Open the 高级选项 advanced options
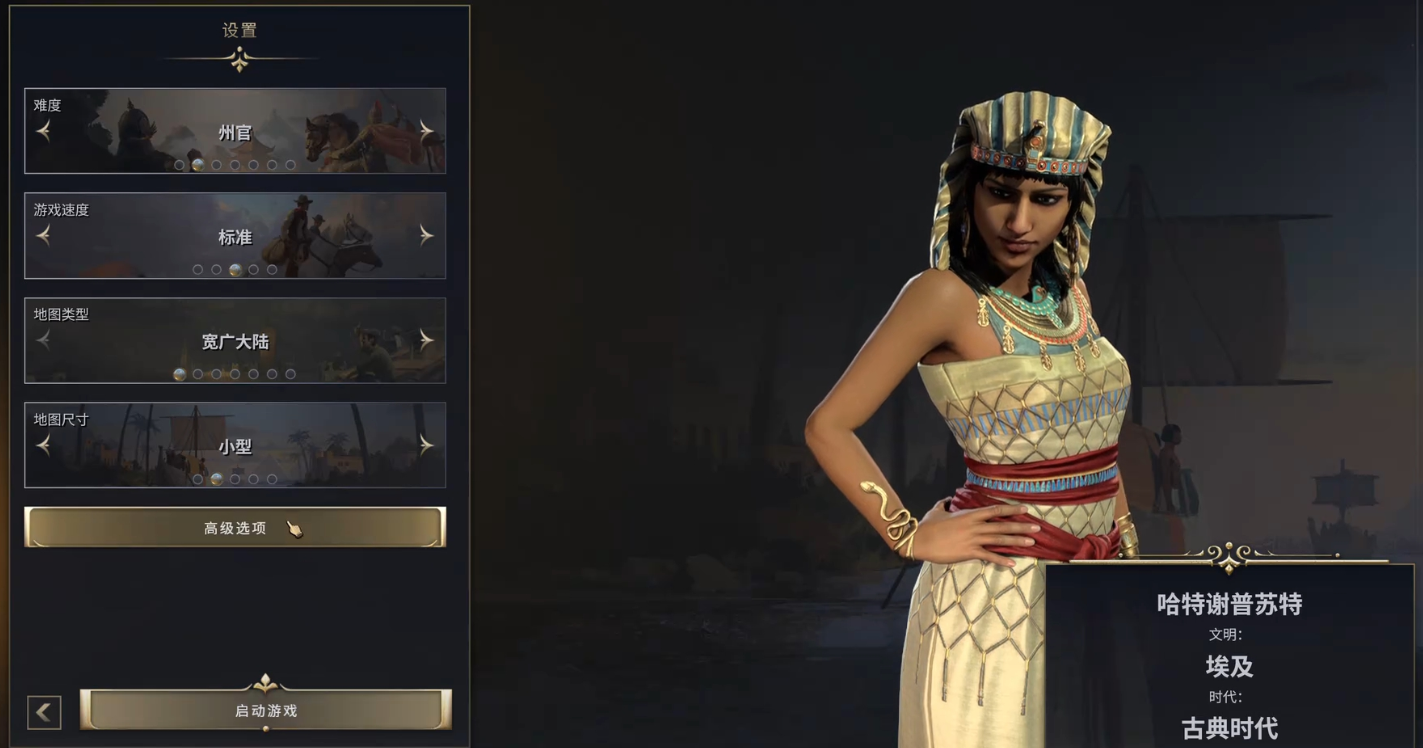This screenshot has height=748, width=1423. coord(235,528)
